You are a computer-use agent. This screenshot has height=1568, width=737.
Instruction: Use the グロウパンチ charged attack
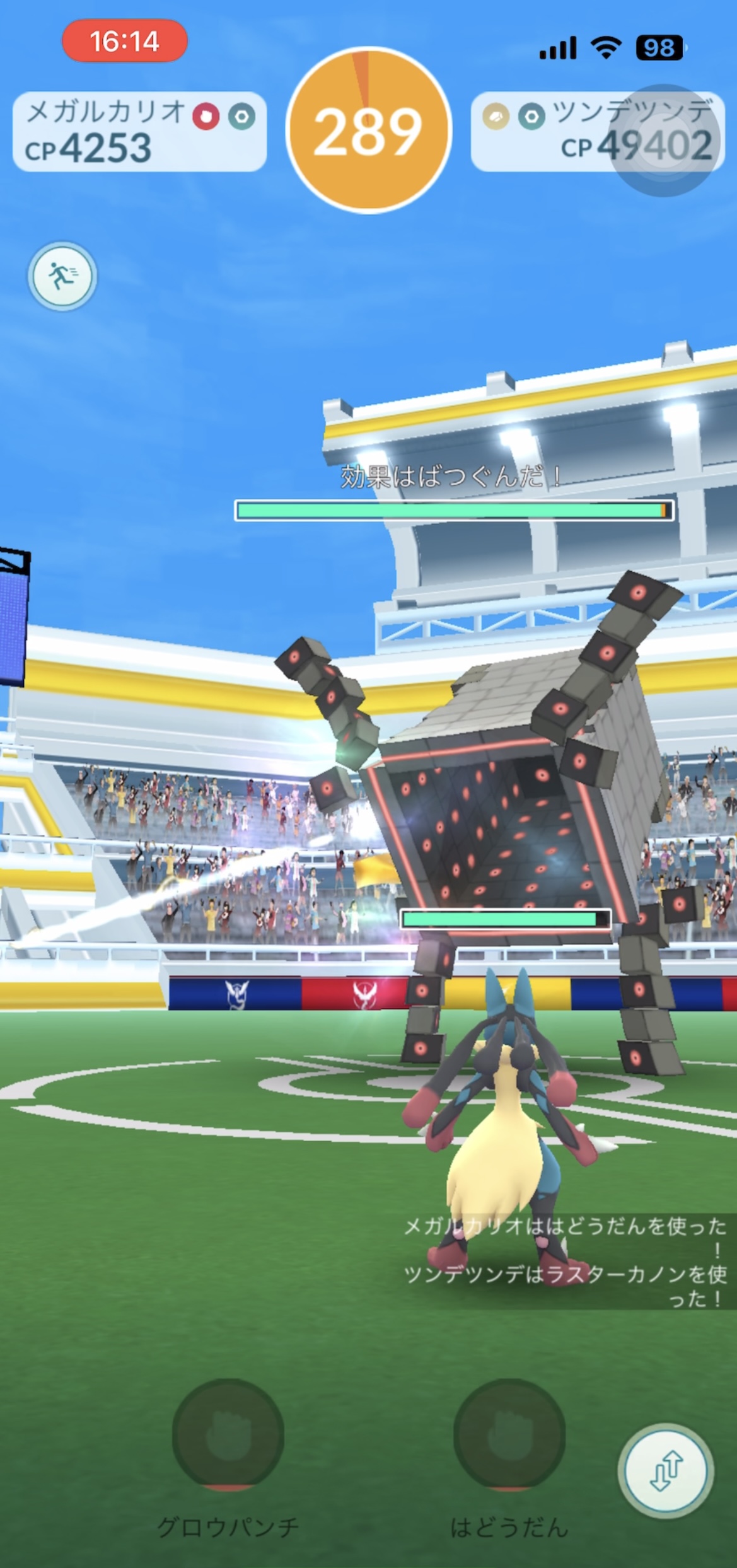[x=228, y=1433]
